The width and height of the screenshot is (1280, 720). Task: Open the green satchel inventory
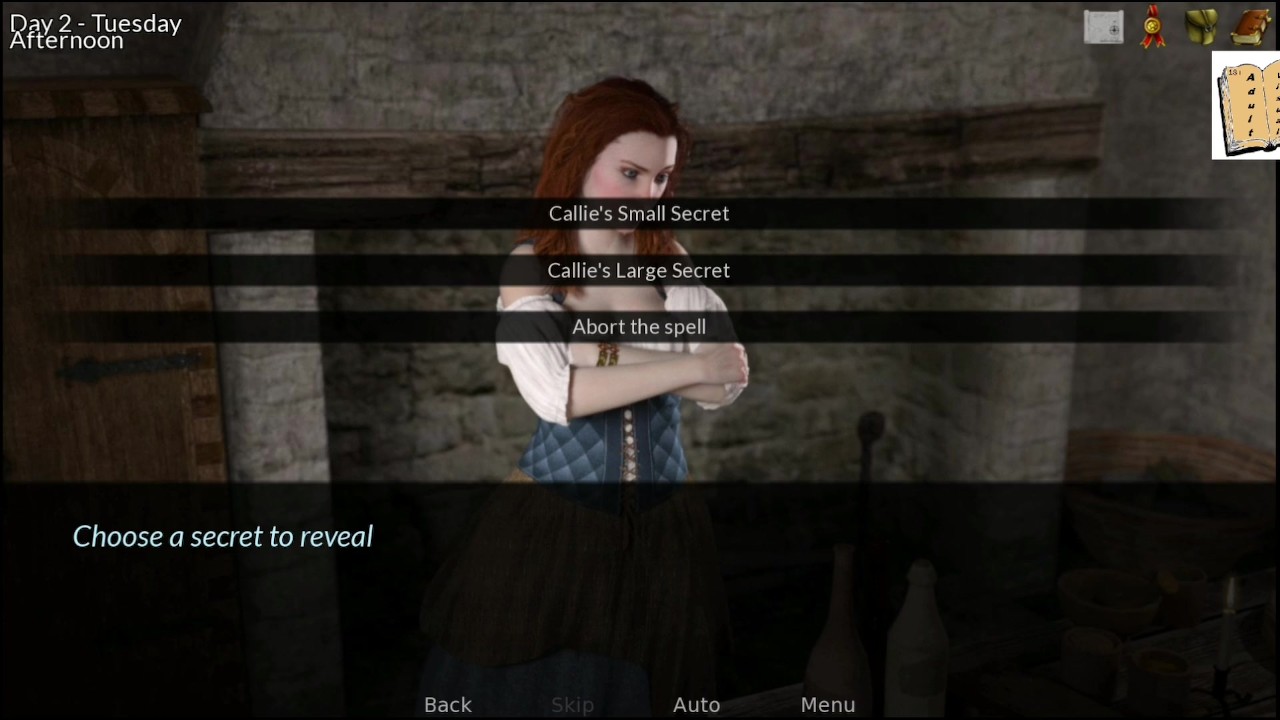point(1201,27)
